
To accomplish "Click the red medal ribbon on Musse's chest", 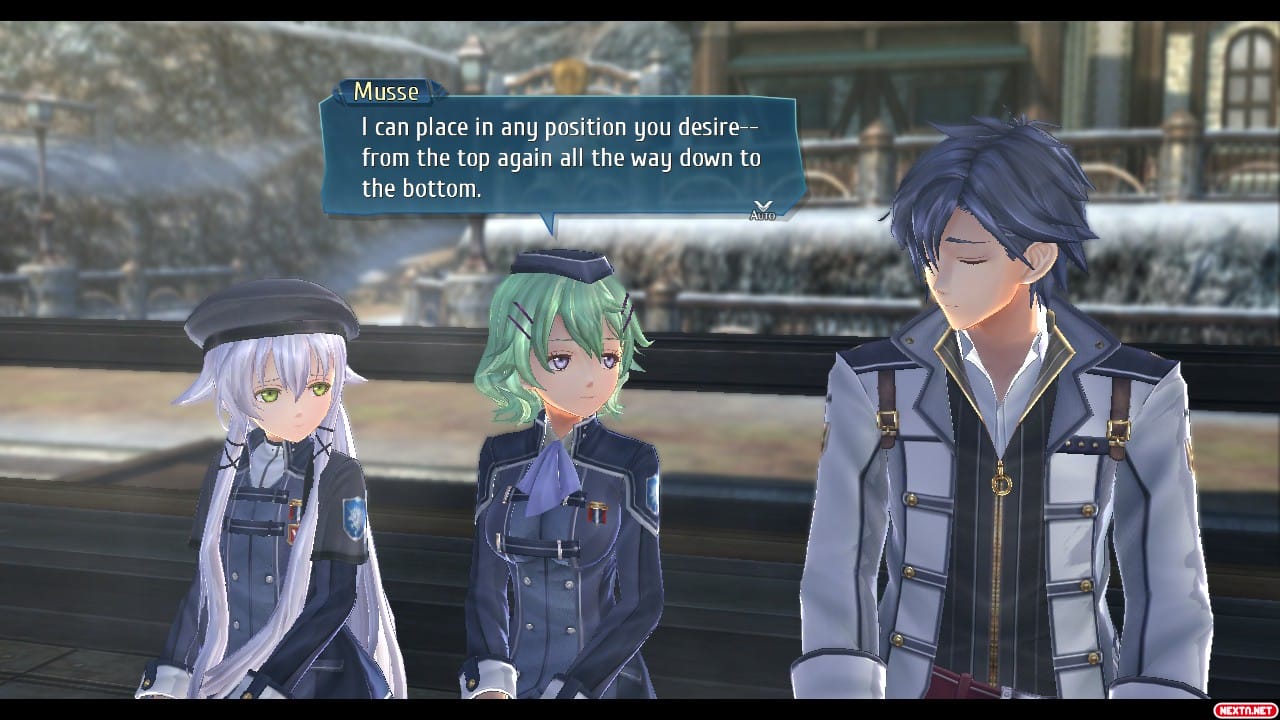I will [598, 515].
